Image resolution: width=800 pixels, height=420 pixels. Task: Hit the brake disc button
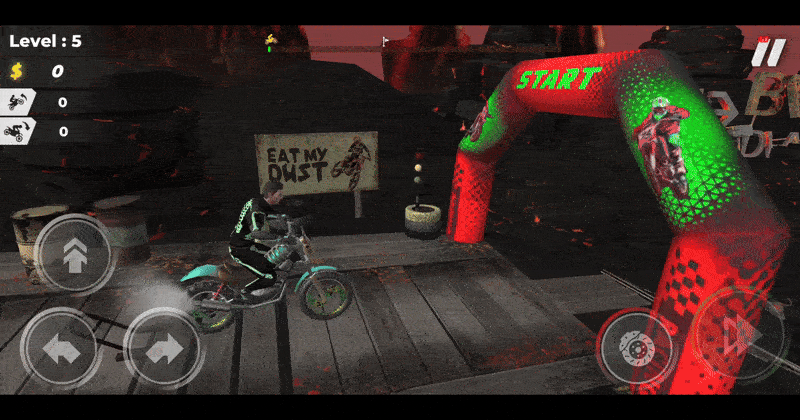pyautogui.click(x=637, y=347)
